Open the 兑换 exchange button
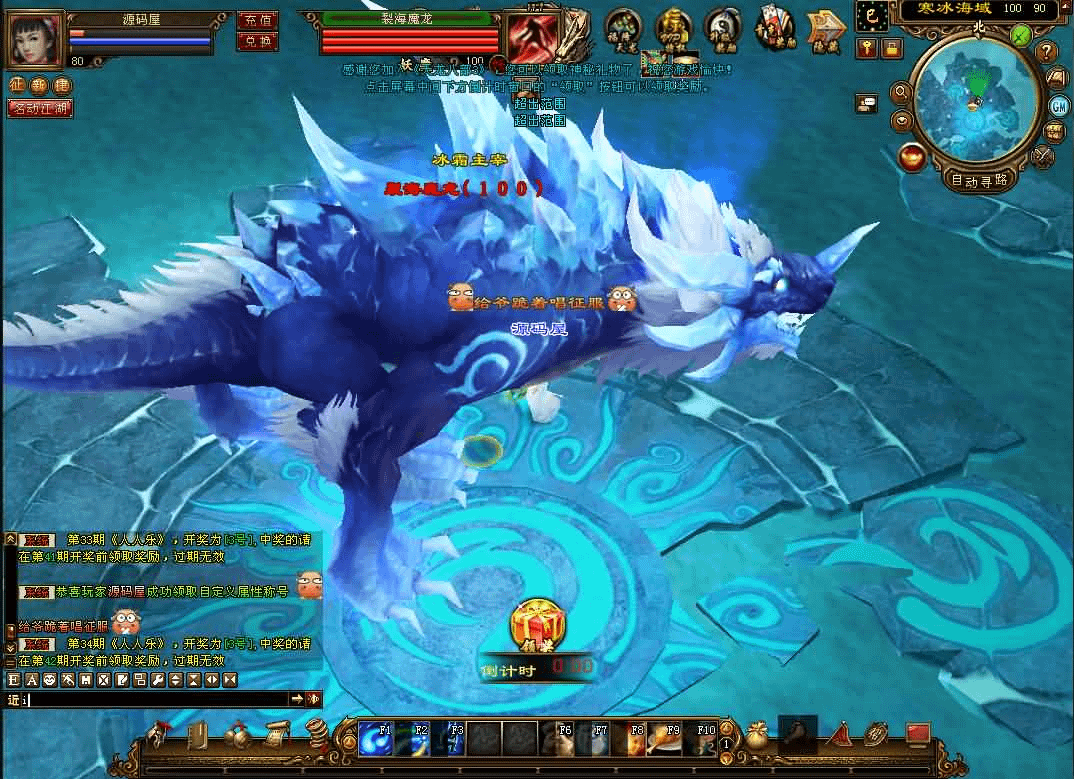1074x779 pixels. coord(256,42)
